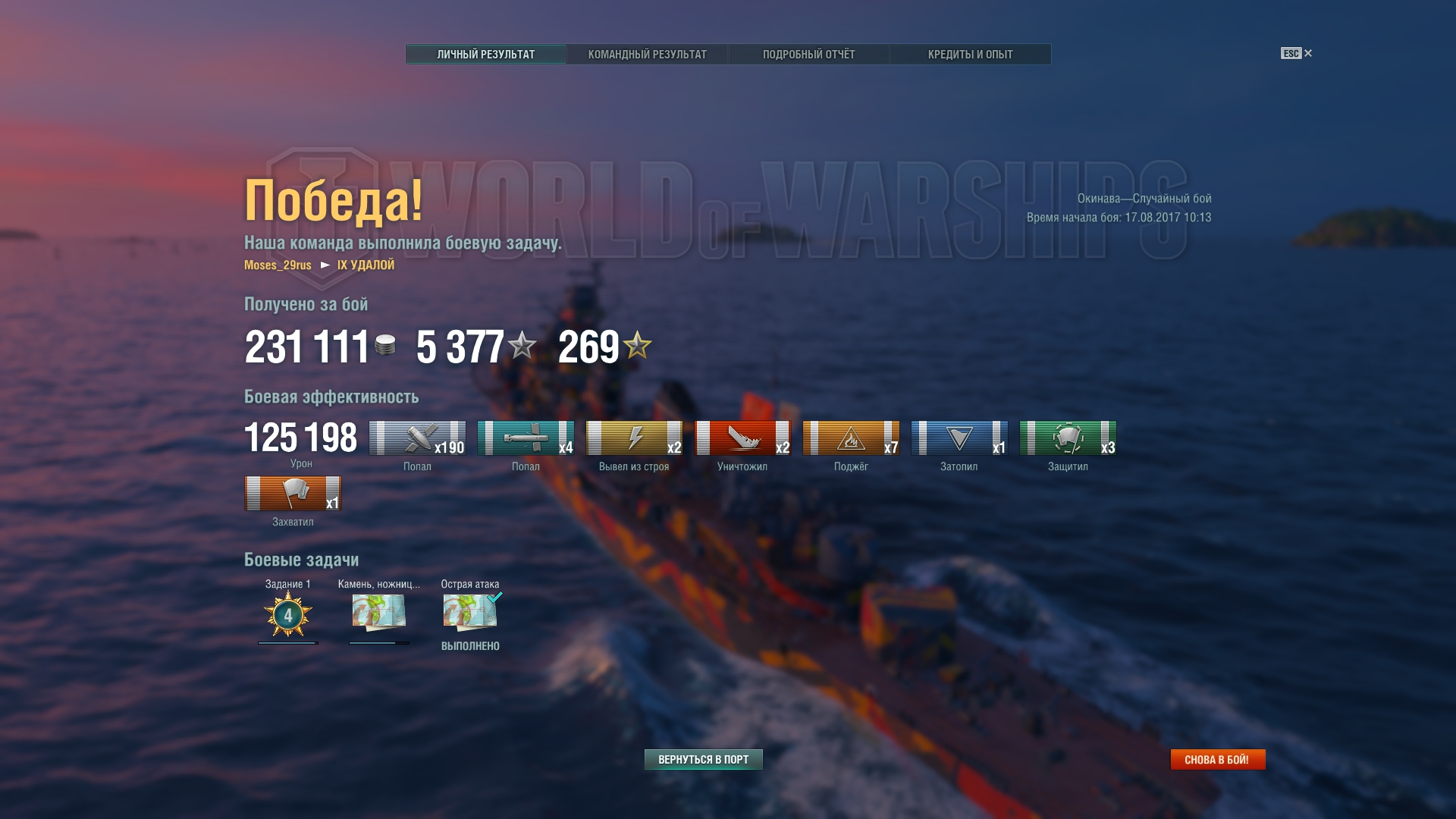
Task: Start another battle with Снова в бой
Action: 1217,759
